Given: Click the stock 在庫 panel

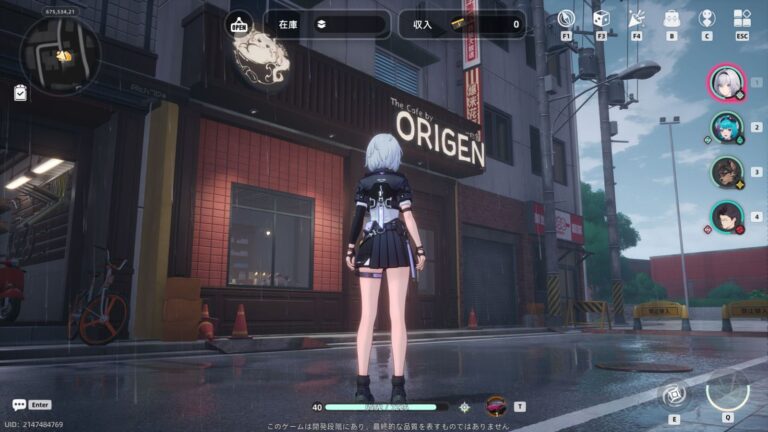Looking at the screenshot, I should (x=327, y=24).
